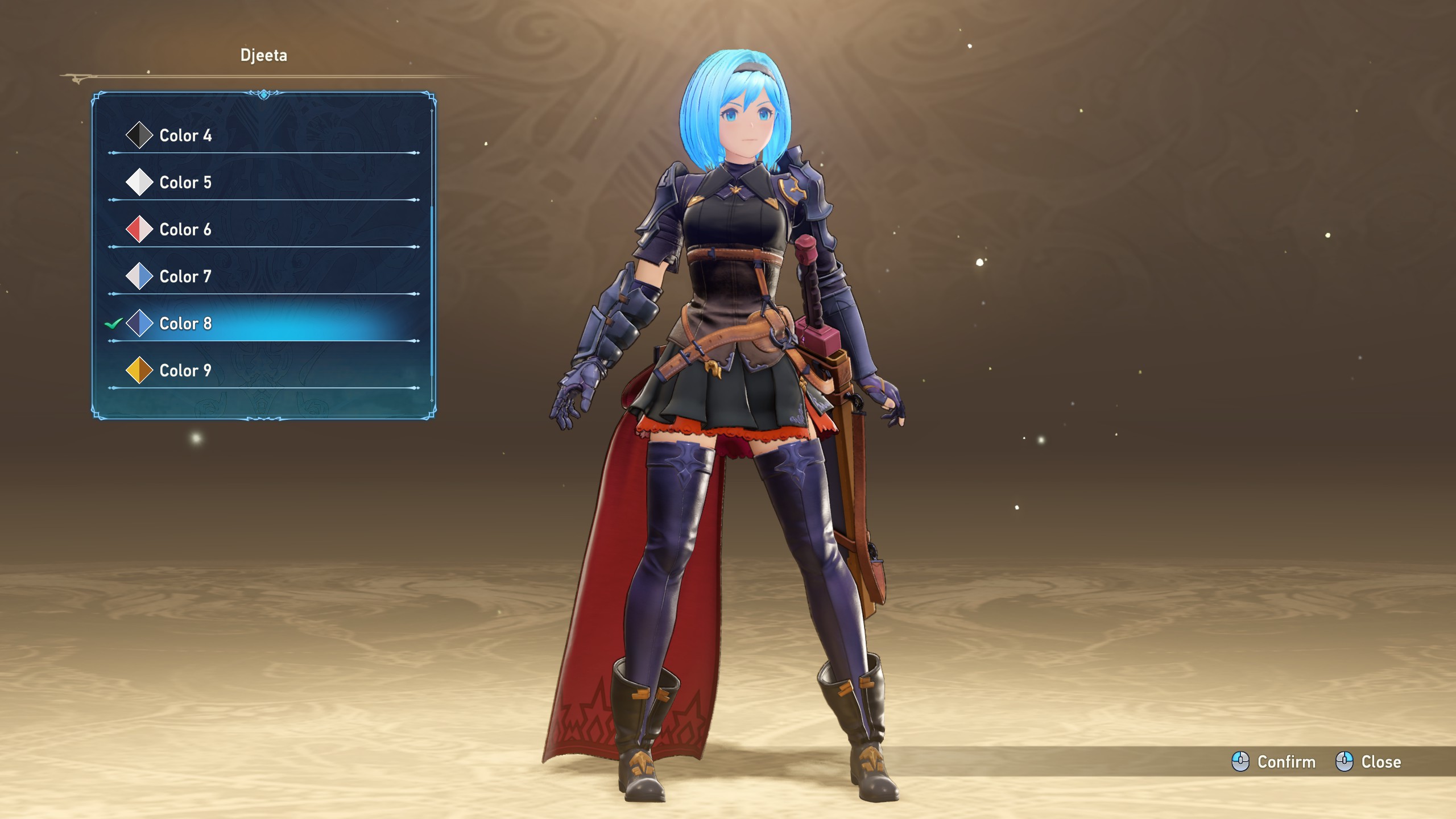Image resolution: width=1456 pixels, height=819 pixels.
Task: Pick the Color 6 red scheme
Action: [185, 230]
